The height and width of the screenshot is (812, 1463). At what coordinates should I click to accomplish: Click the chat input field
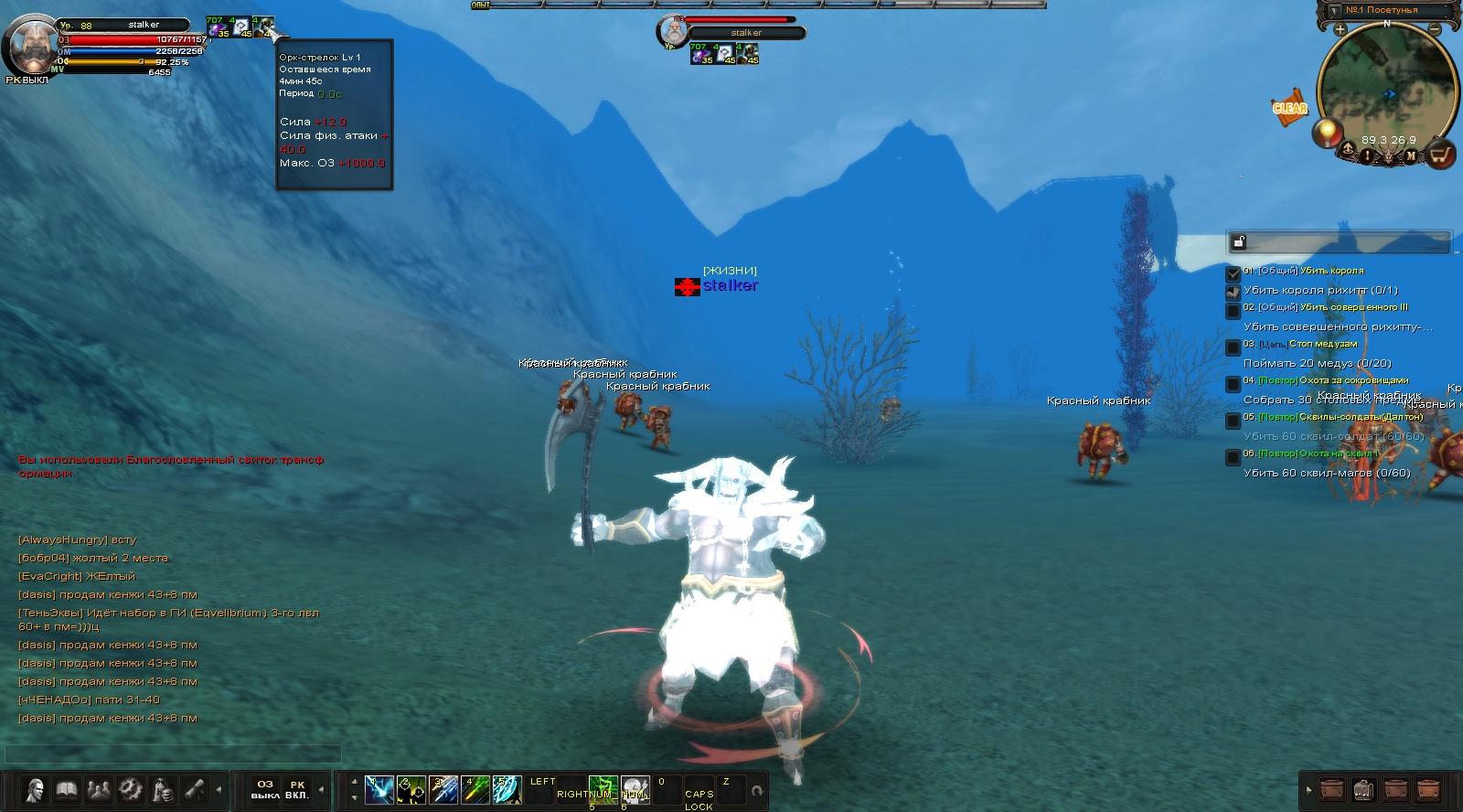pyautogui.click(x=174, y=754)
